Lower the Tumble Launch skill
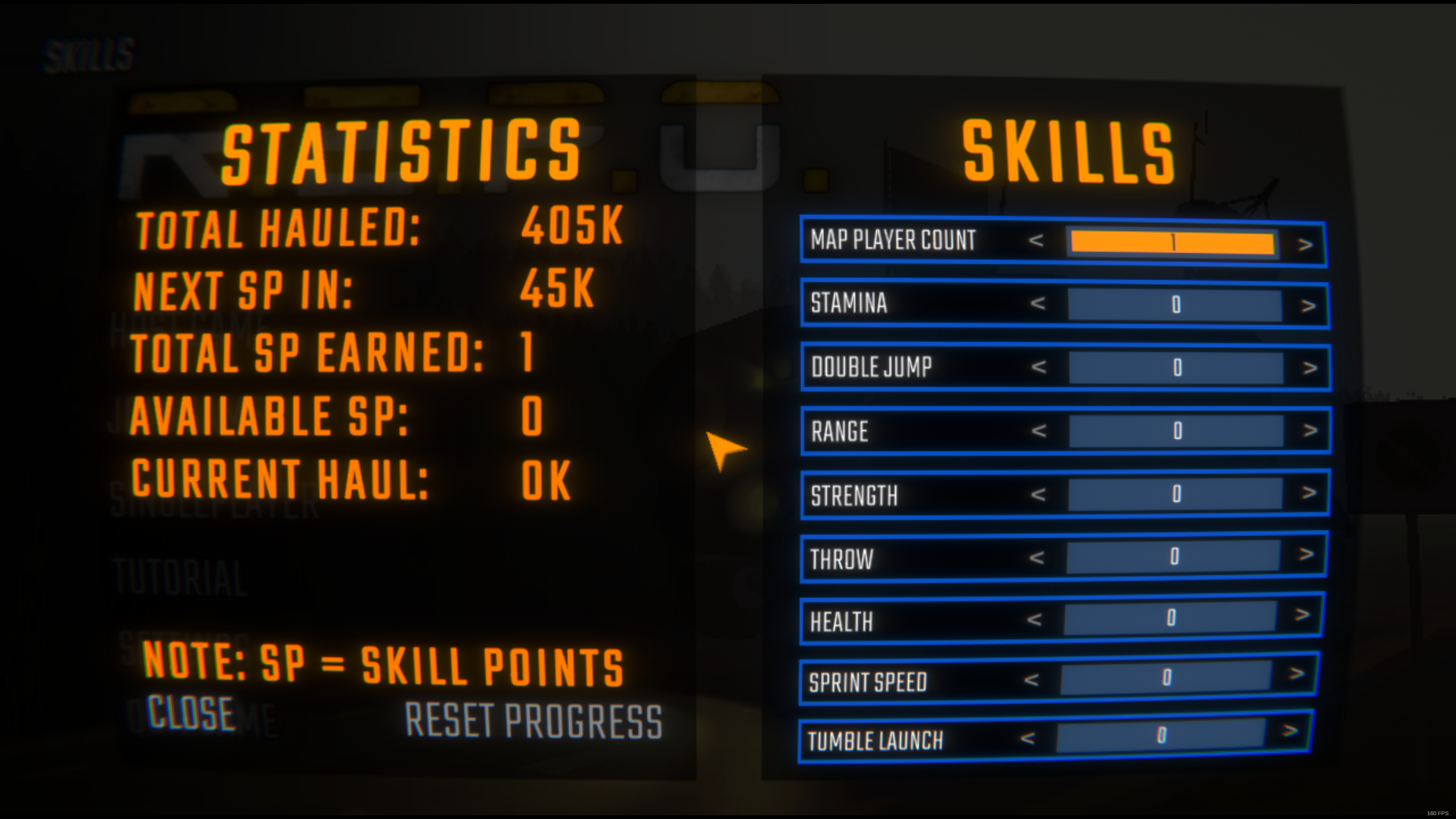The image size is (1456, 819). coord(1028,738)
